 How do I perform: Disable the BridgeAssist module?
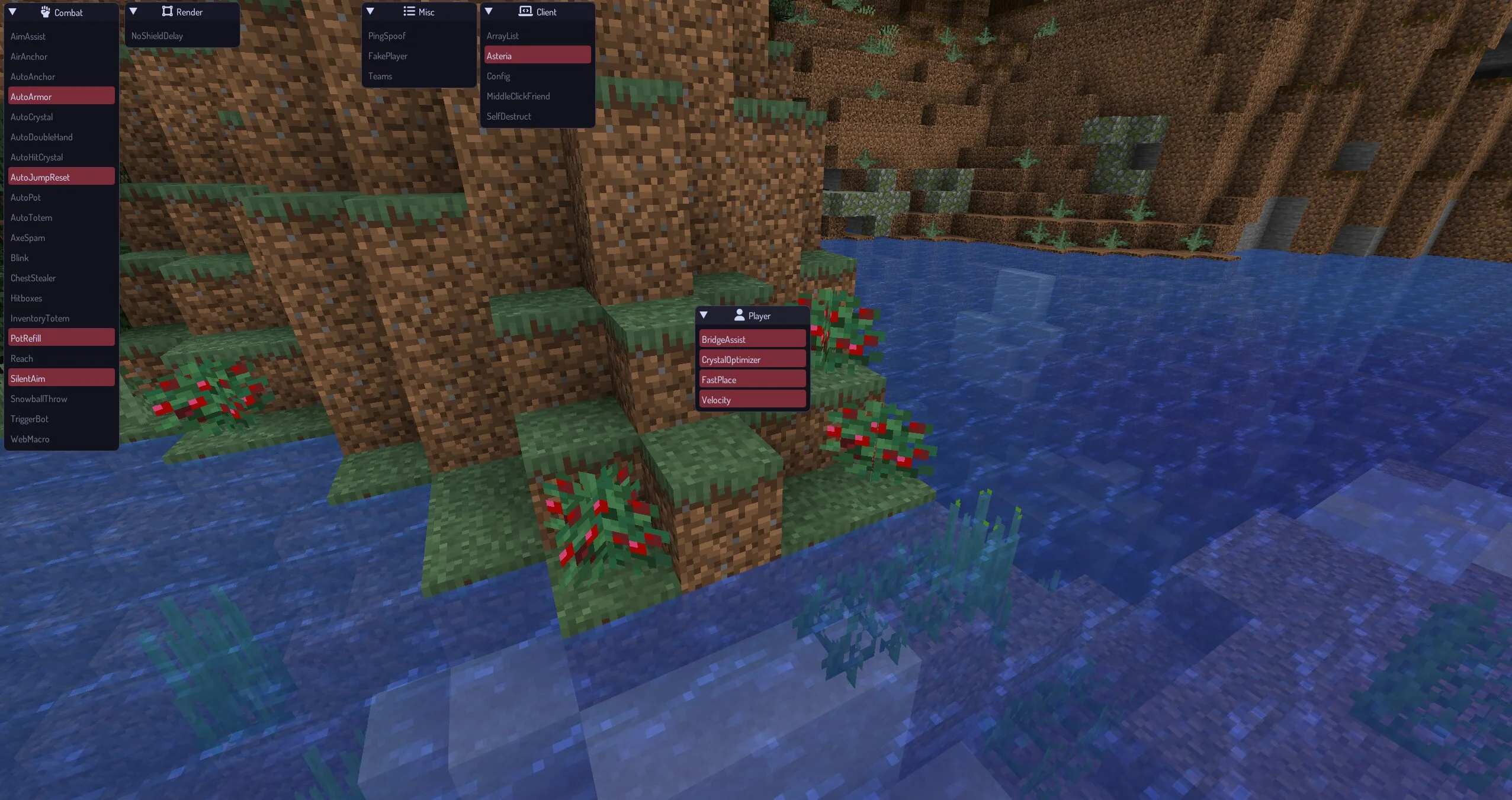pyautogui.click(x=752, y=339)
